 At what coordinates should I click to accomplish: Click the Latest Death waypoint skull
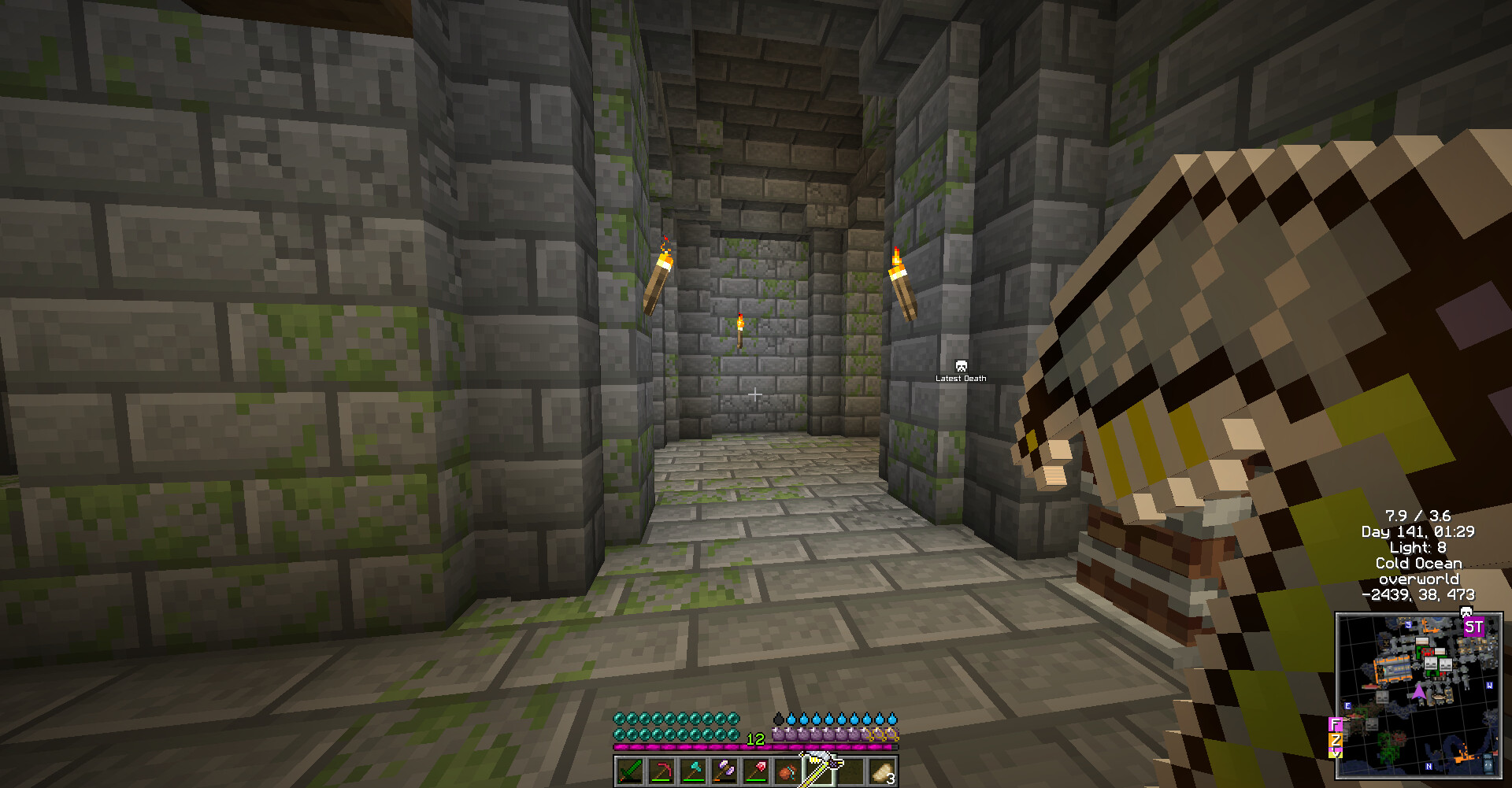[x=961, y=366]
